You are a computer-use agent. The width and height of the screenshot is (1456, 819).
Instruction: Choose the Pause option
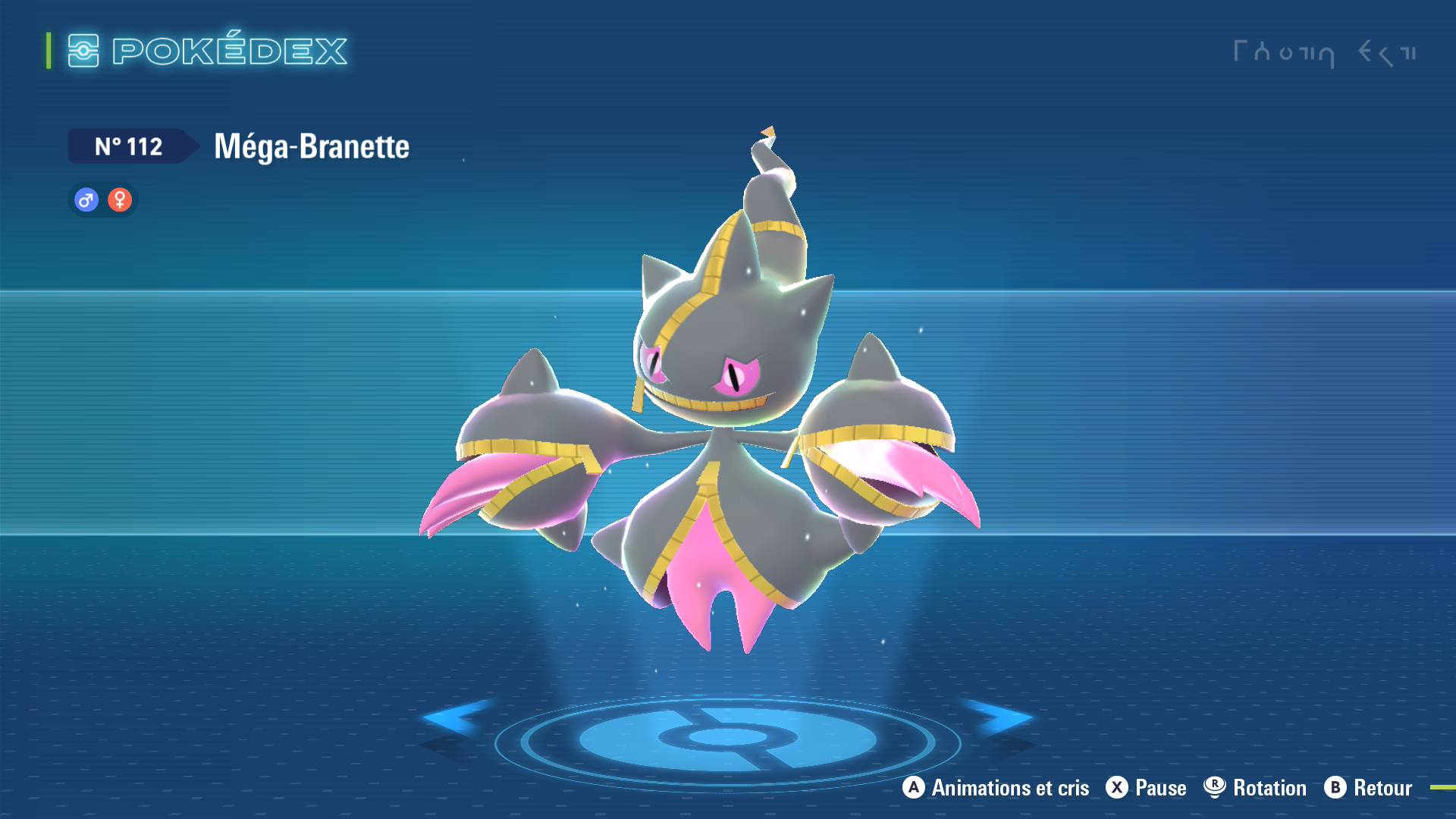[1146, 788]
